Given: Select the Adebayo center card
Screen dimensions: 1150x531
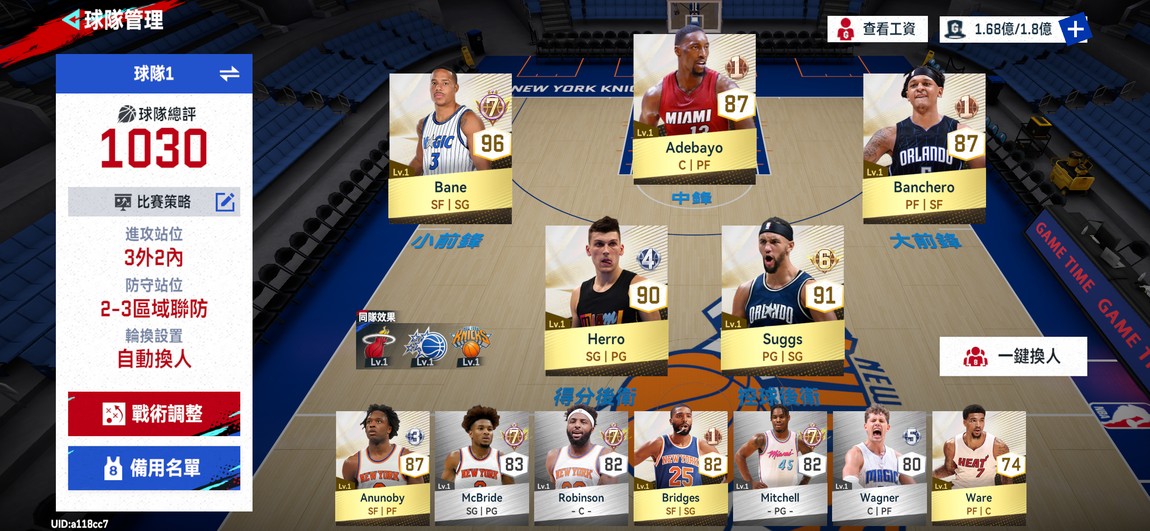Looking at the screenshot, I should tap(693, 109).
